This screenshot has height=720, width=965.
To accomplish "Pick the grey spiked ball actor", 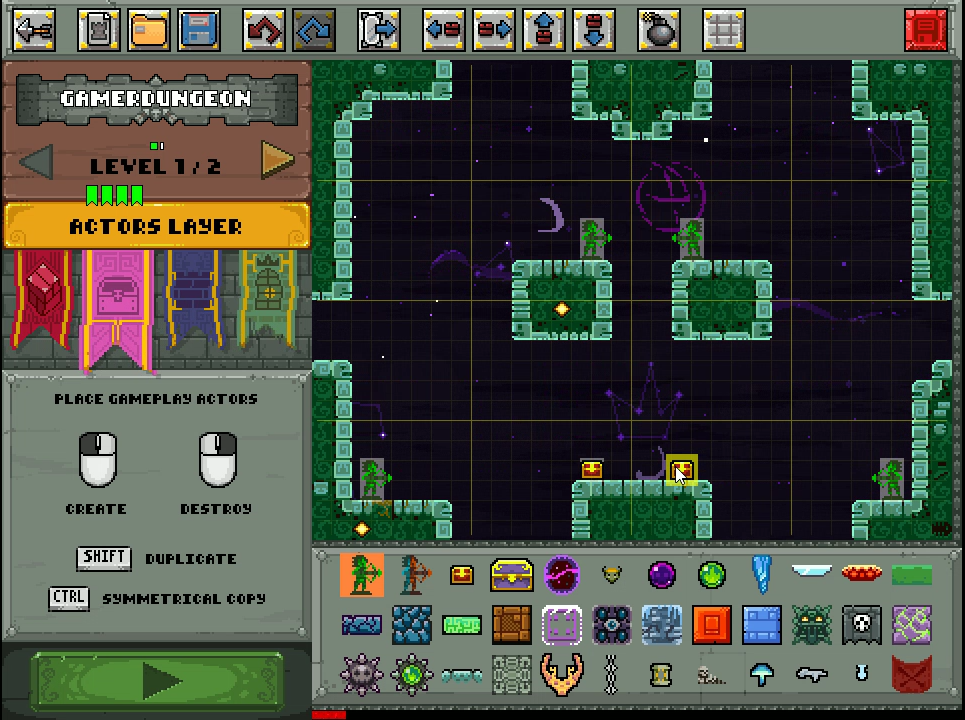I will point(362,675).
